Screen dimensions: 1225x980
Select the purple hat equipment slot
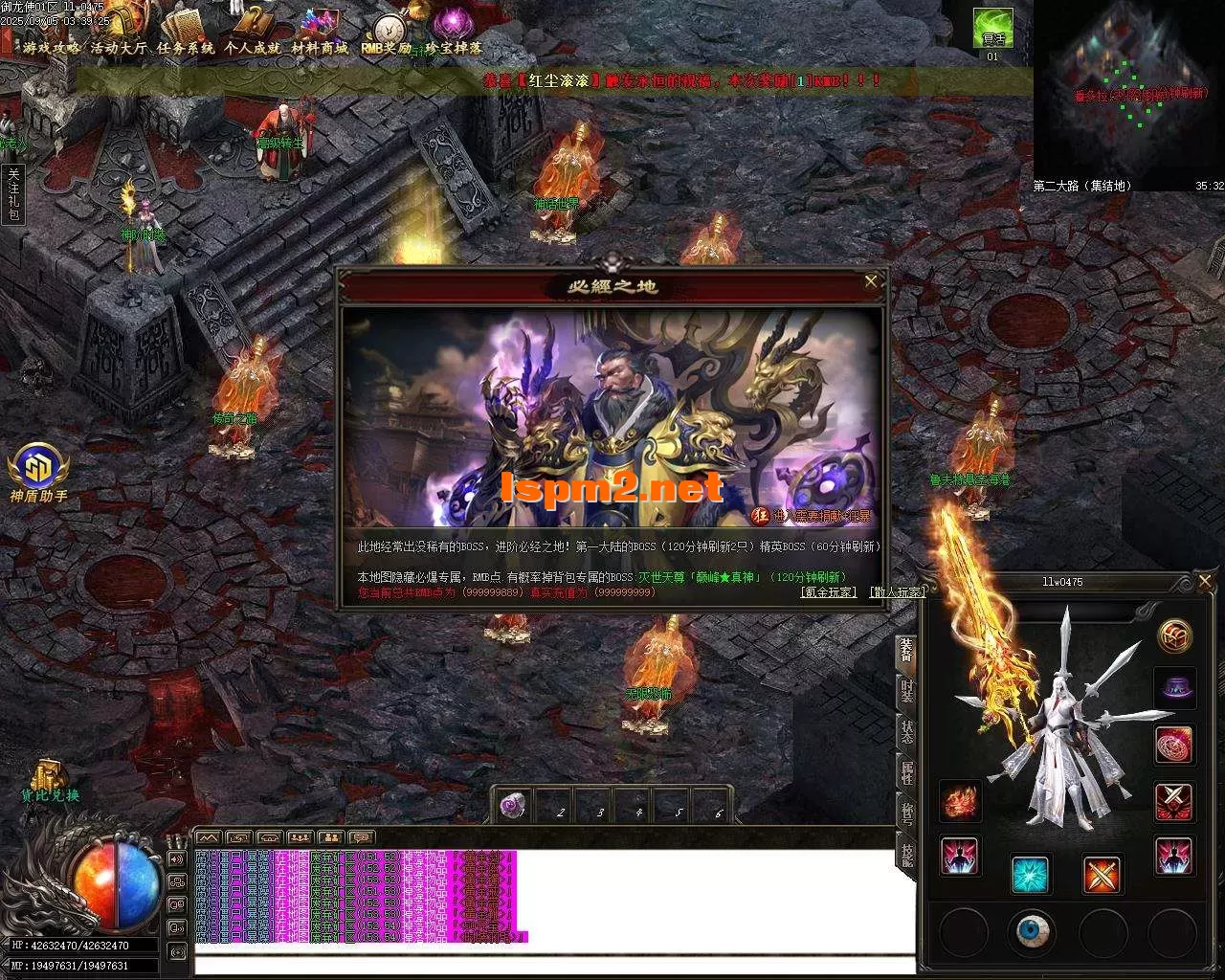(x=1174, y=687)
